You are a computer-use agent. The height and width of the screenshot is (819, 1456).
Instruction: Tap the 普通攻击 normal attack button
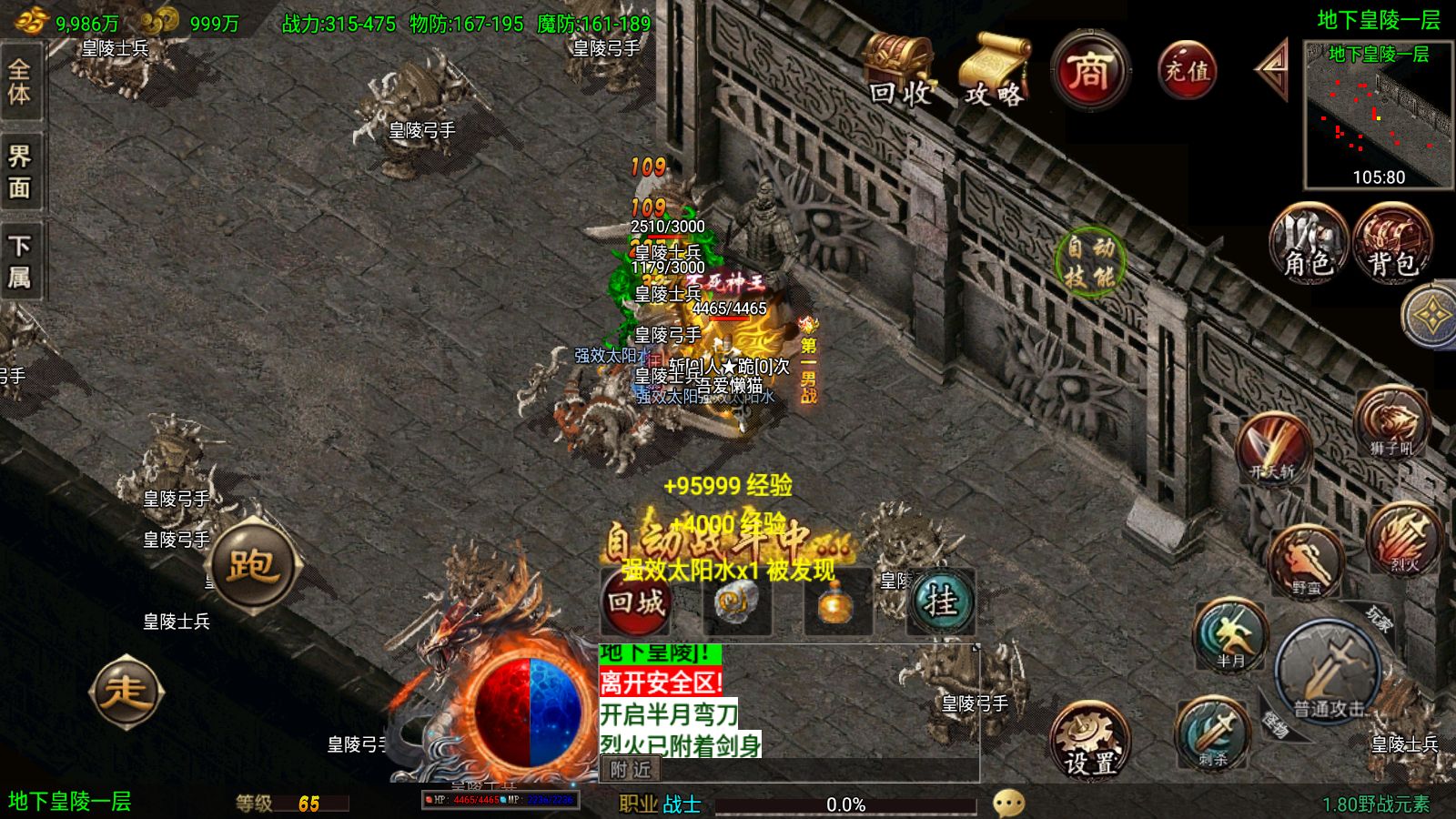tap(1328, 676)
